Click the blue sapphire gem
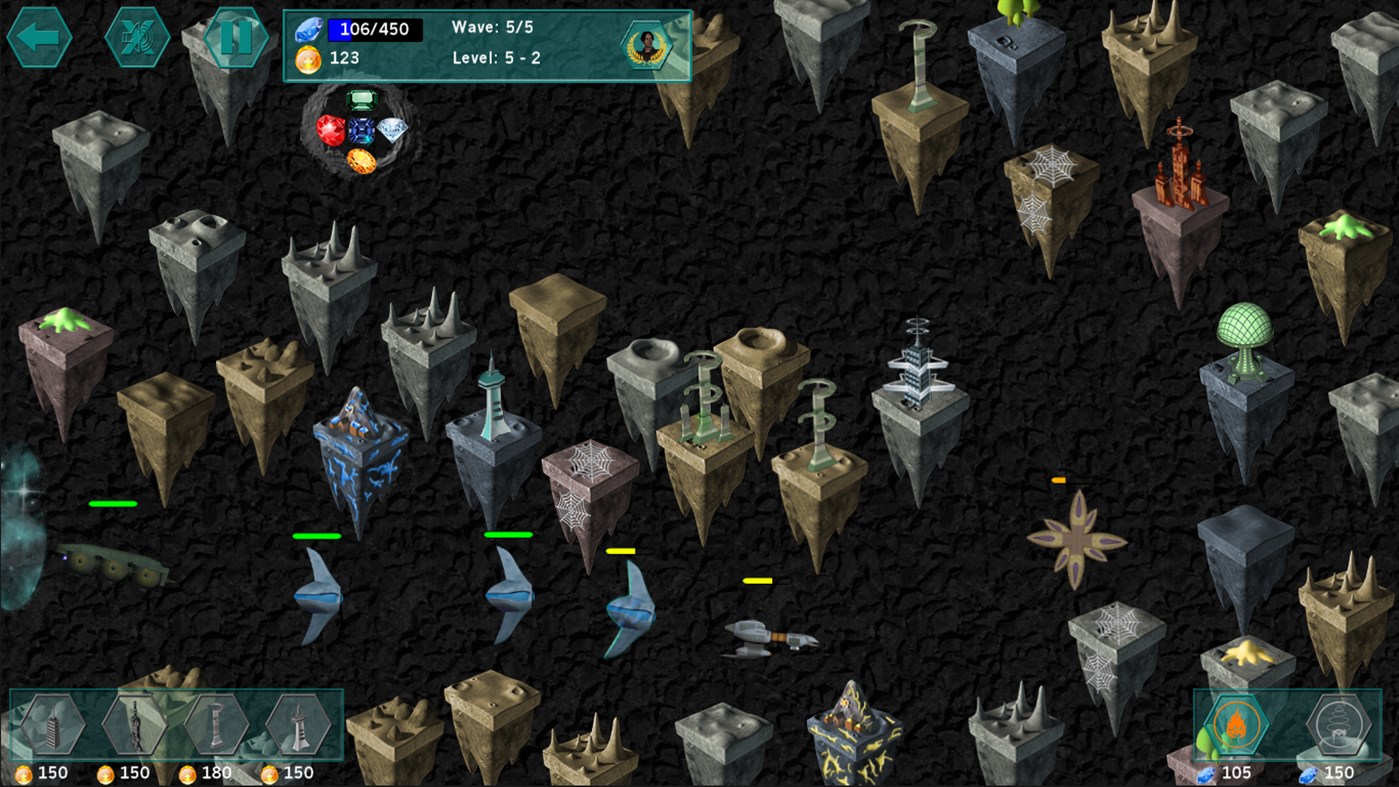The width and height of the screenshot is (1399, 787). click(x=361, y=130)
